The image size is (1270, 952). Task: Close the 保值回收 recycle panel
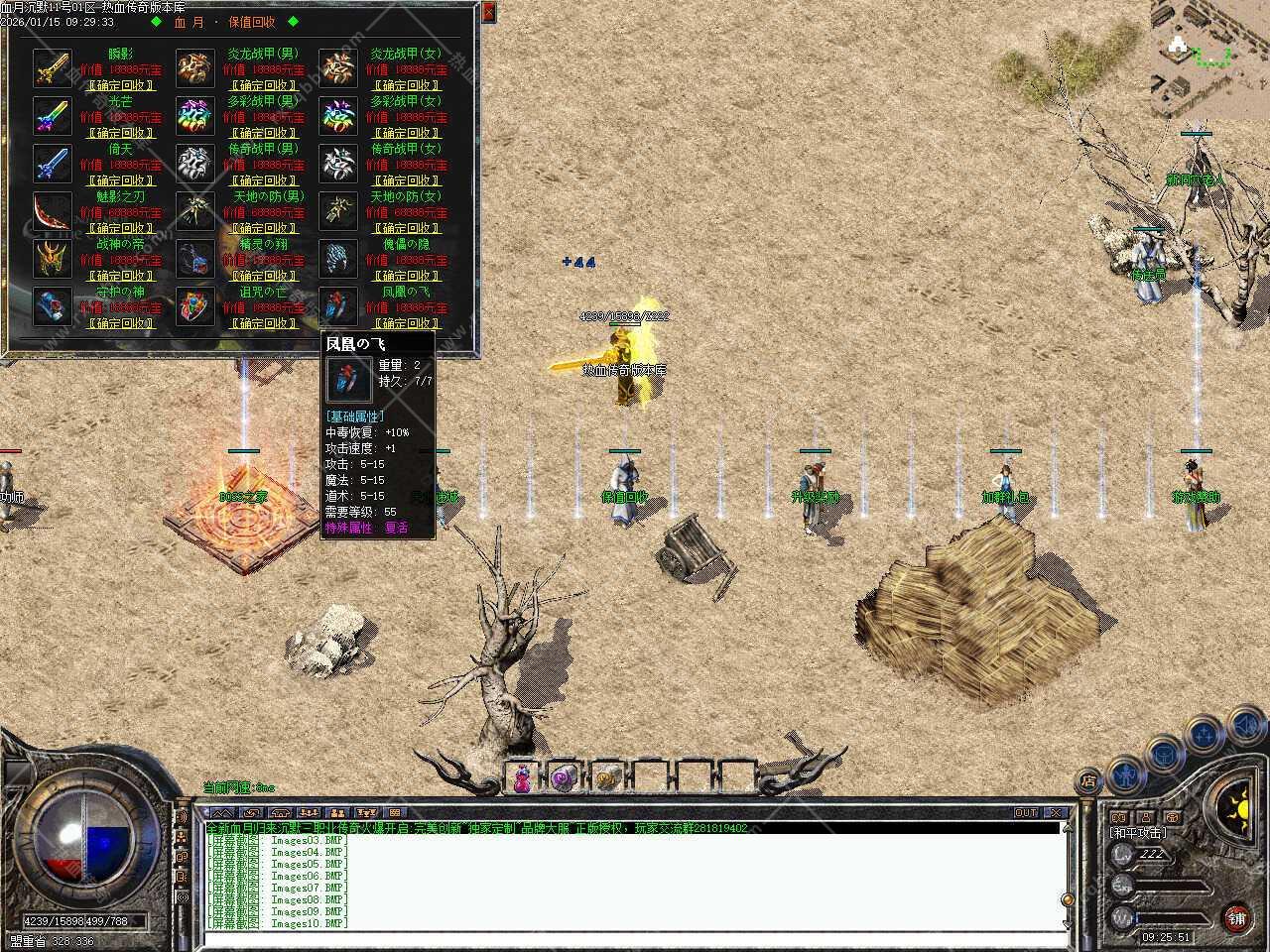[x=488, y=12]
